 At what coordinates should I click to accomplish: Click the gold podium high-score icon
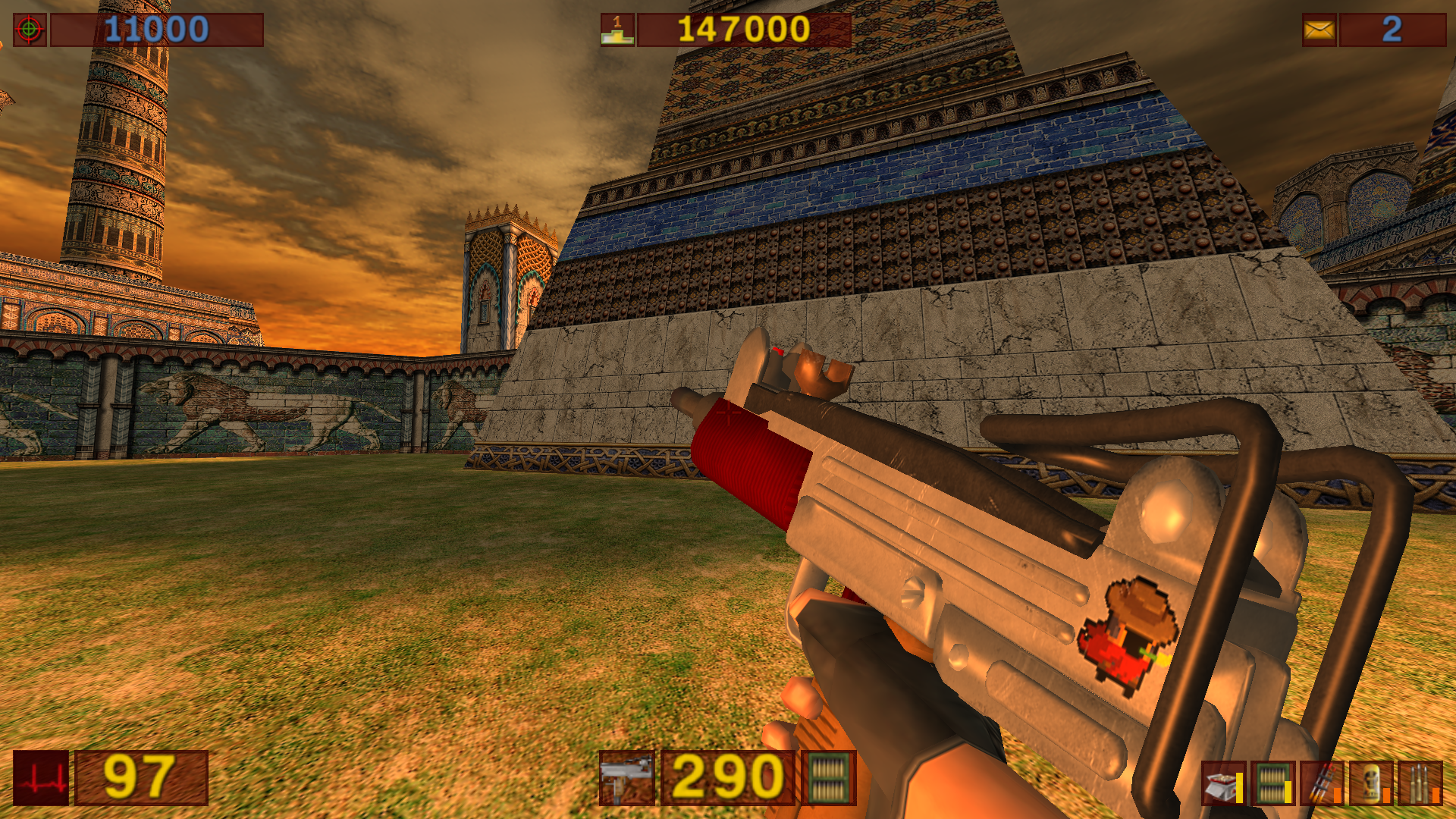coord(617,30)
